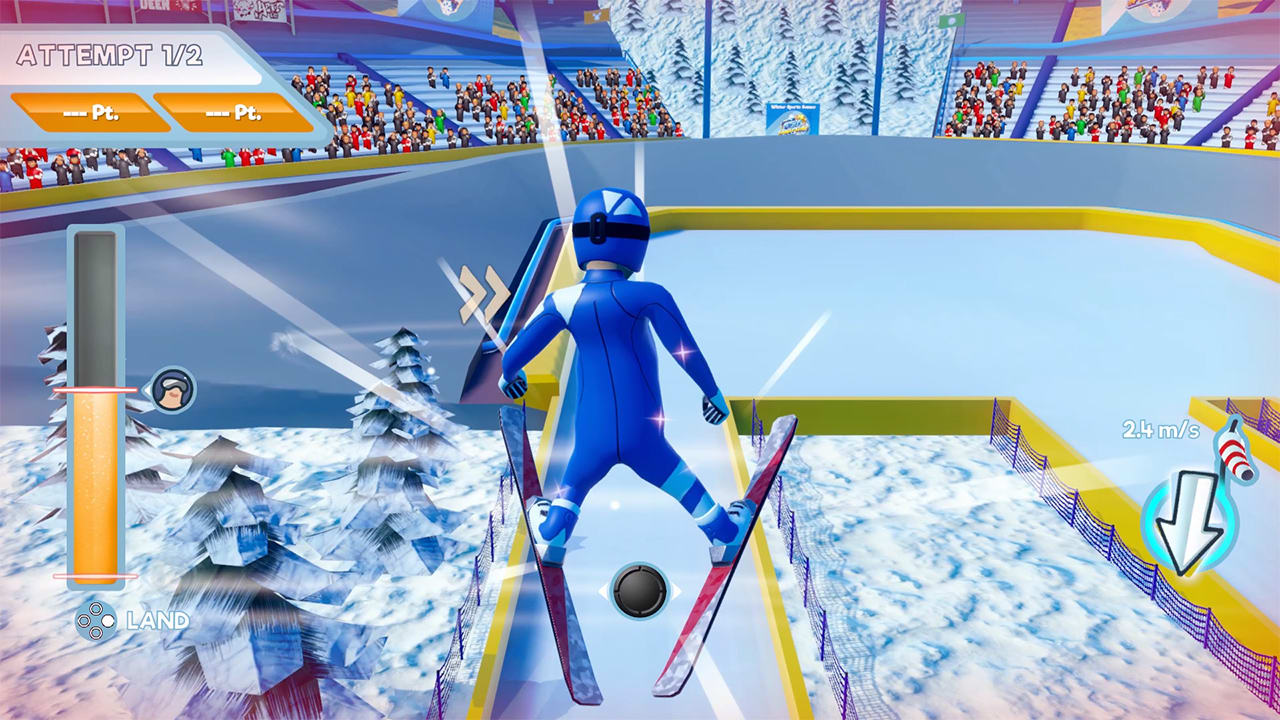Image resolution: width=1280 pixels, height=720 pixels.
Task: Click the button prompt symbol next to LAND
Action: pyautogui.click(x=96, y=620)
